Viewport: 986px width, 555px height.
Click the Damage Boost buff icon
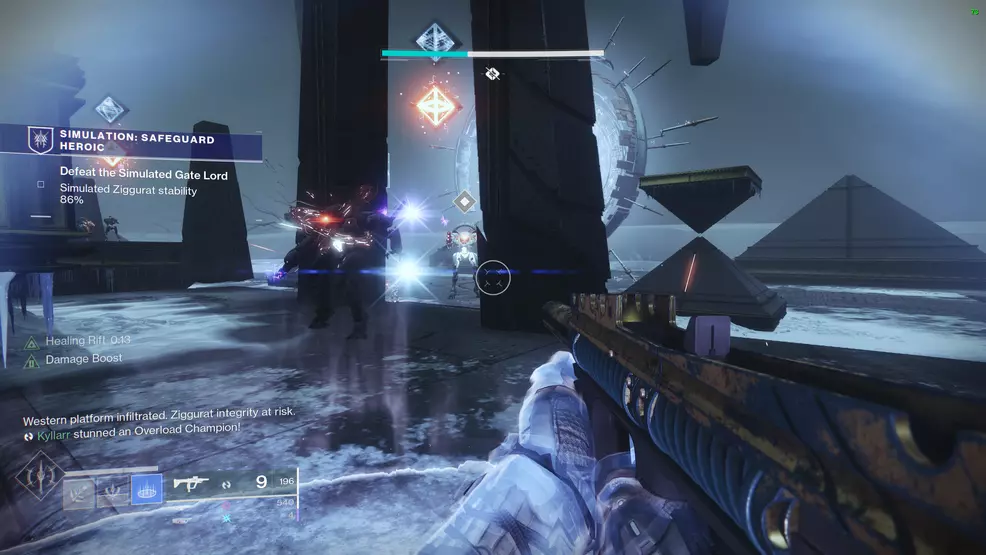(x=32, y=359)
